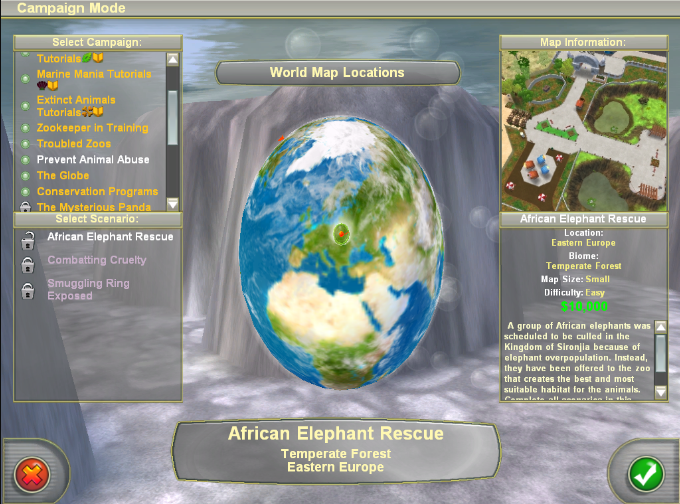Select Smuggling Ring Exposed scenario
680x504 pixels.
90,289
